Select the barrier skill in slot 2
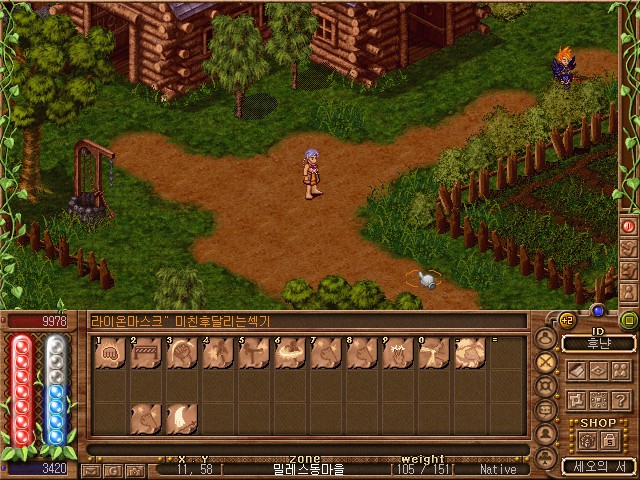The image size is (640, 480). [146, 354]
